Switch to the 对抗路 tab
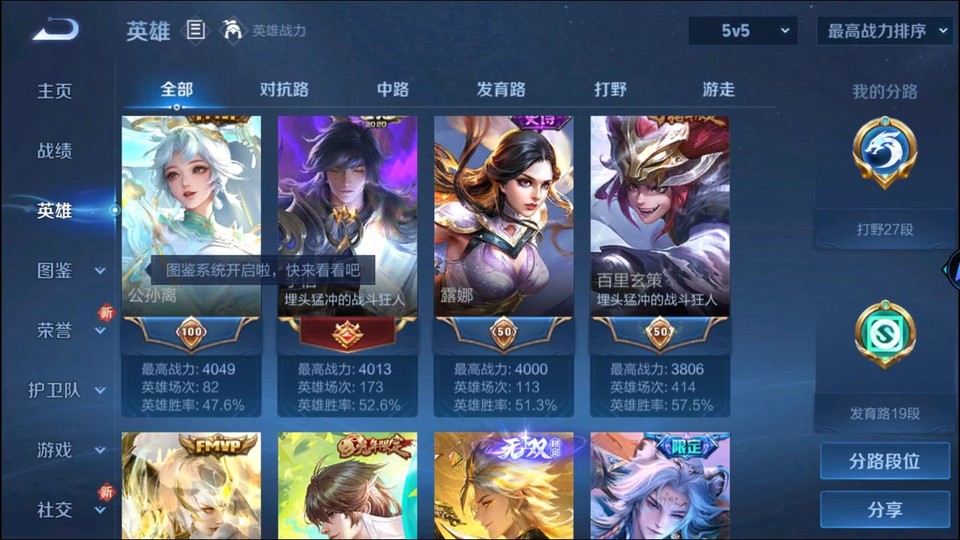 [284, 89]
